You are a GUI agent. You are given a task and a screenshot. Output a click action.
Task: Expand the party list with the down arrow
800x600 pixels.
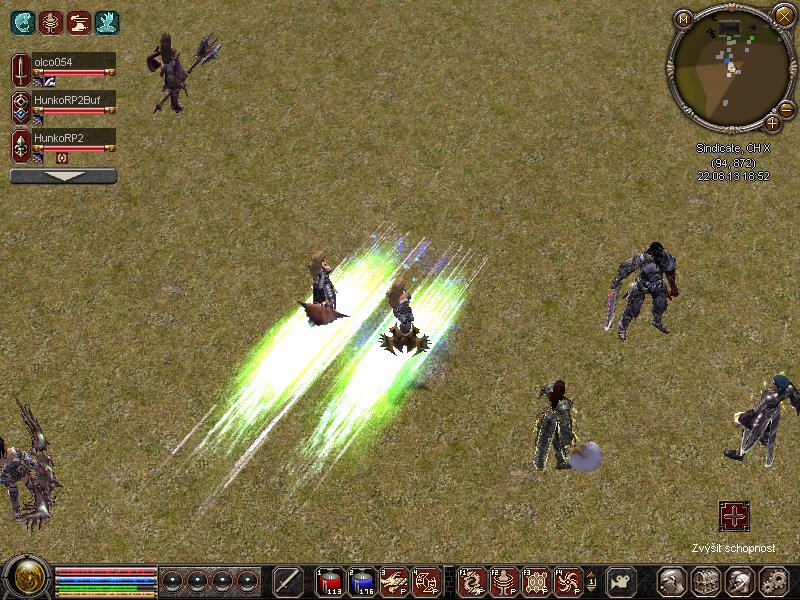pos(63,176)
